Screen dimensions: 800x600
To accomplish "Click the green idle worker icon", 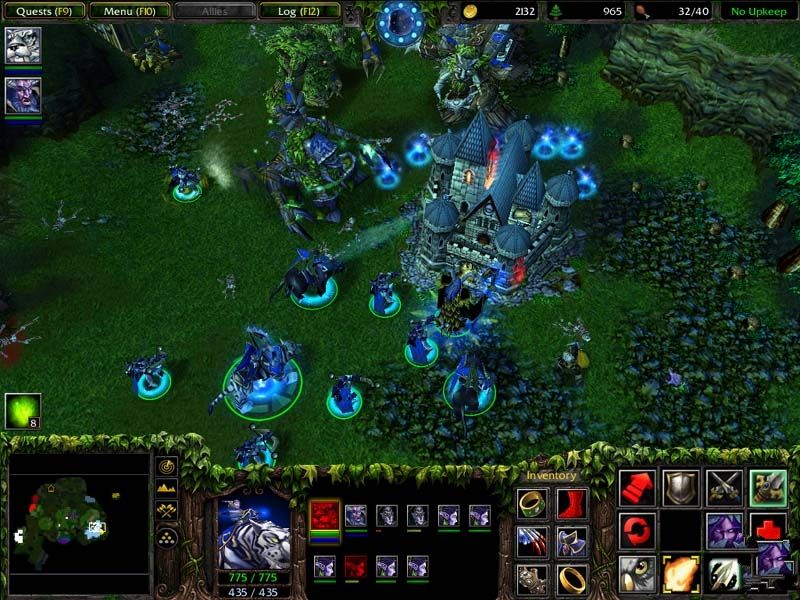I will (22, 410).
